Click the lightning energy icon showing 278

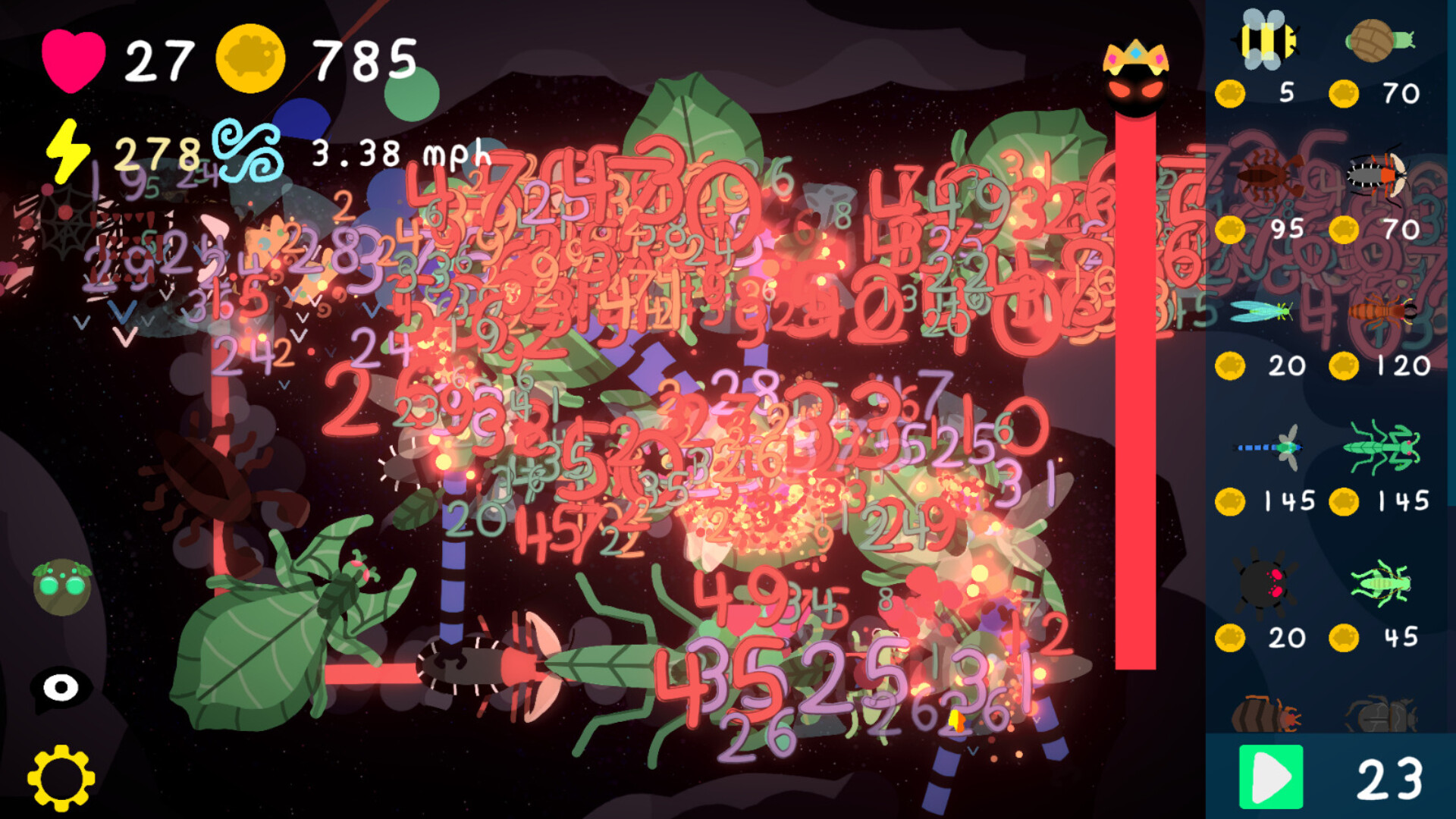click(70, 152)
